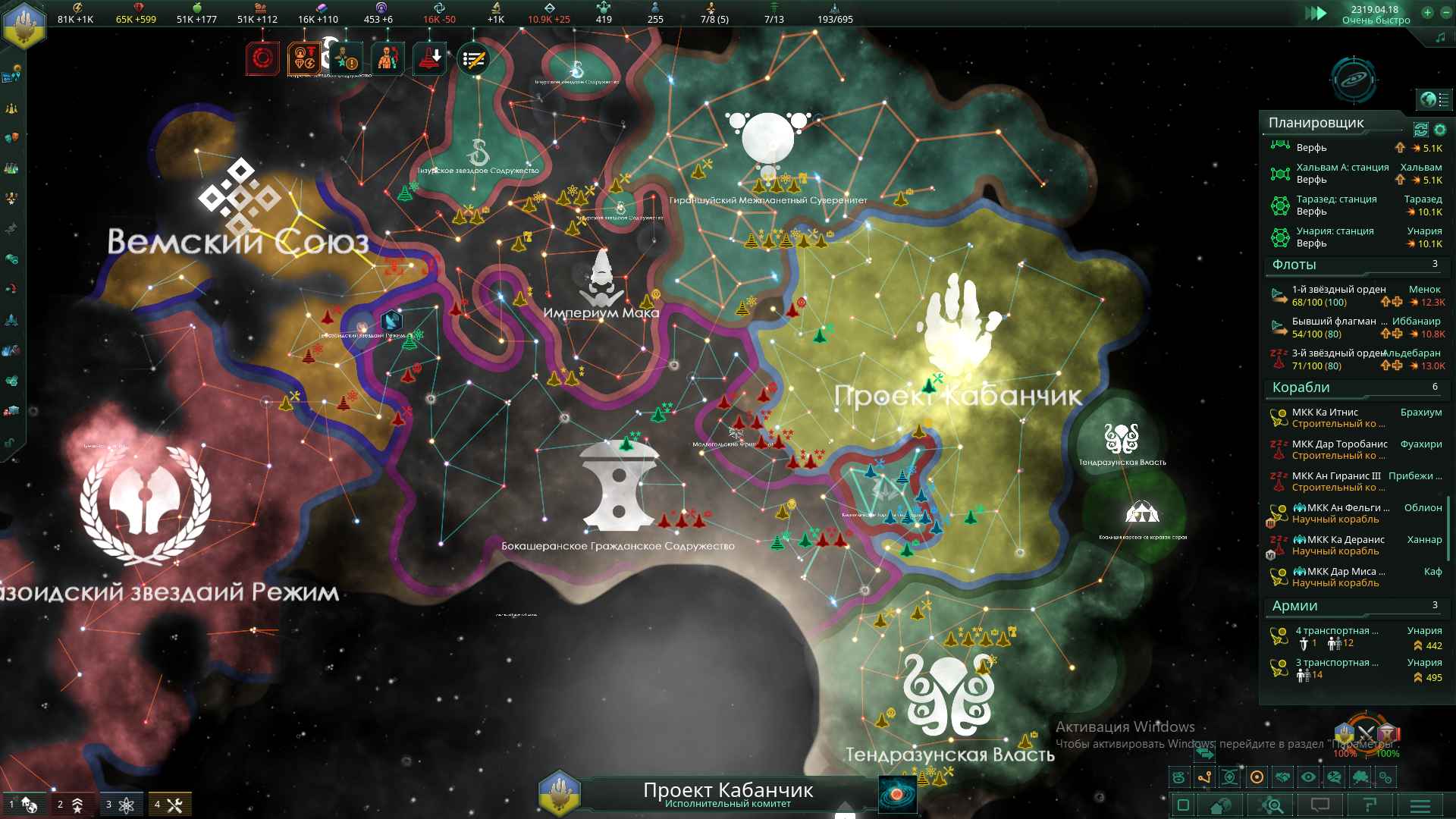The height and width of the screenshot is (819, 1456).
Task: Open the help question mark button
Action: (1370, 805)
